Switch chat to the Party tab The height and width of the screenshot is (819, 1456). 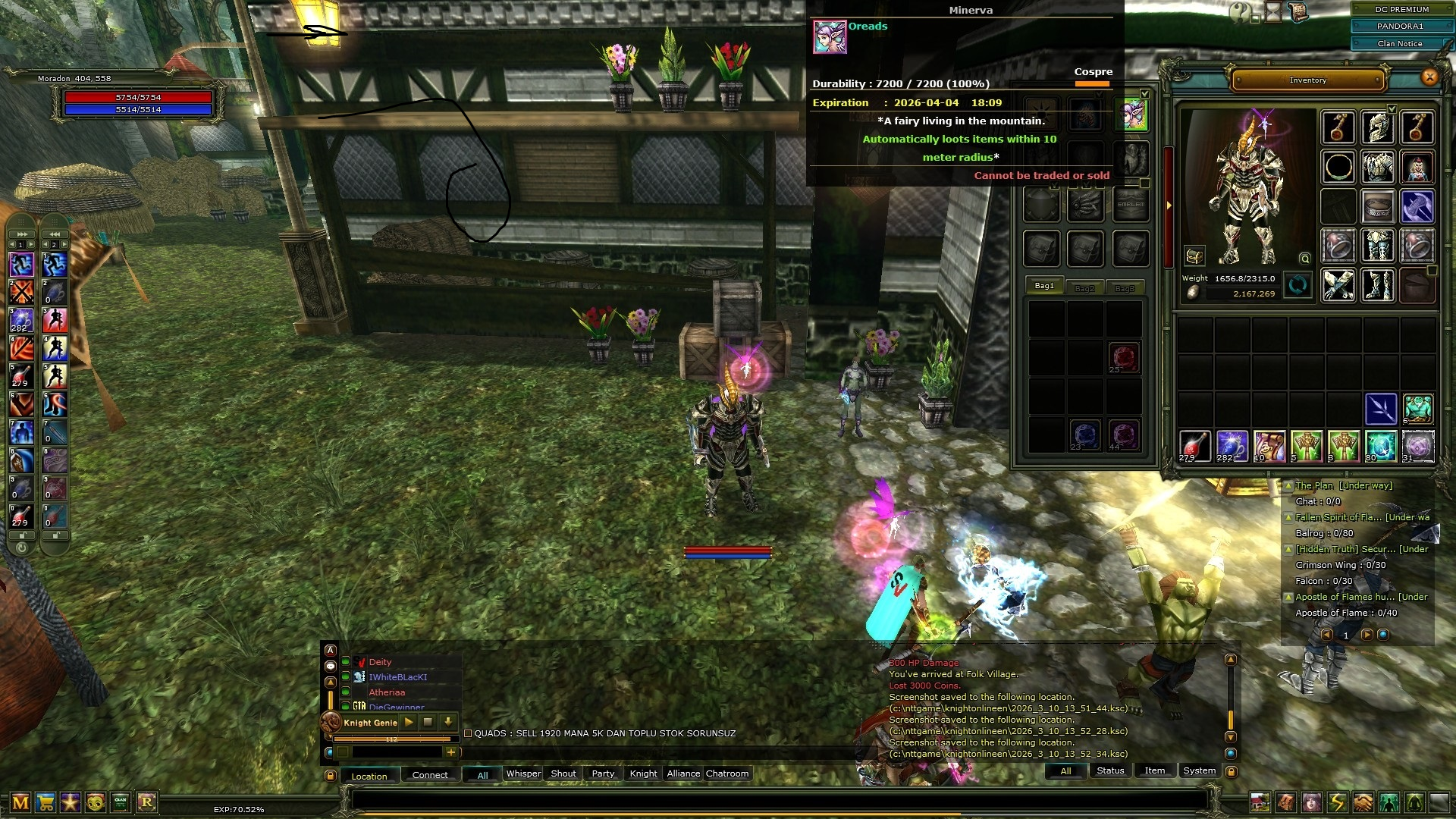(603, 773)
